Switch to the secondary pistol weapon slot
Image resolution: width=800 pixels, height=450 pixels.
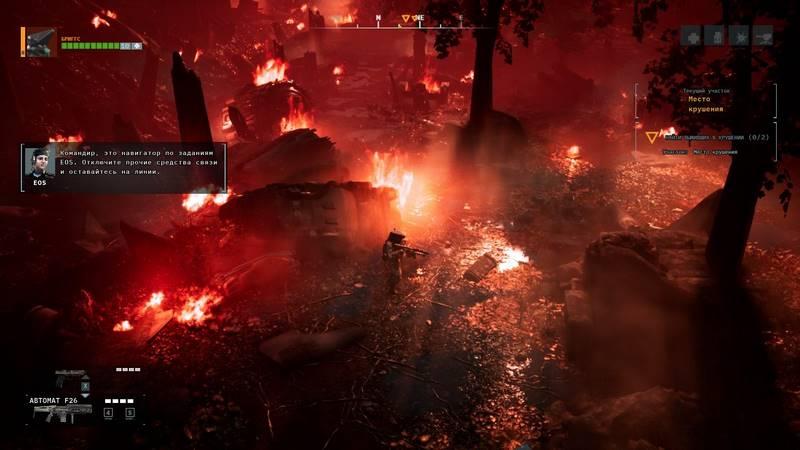tap(70, 378)
